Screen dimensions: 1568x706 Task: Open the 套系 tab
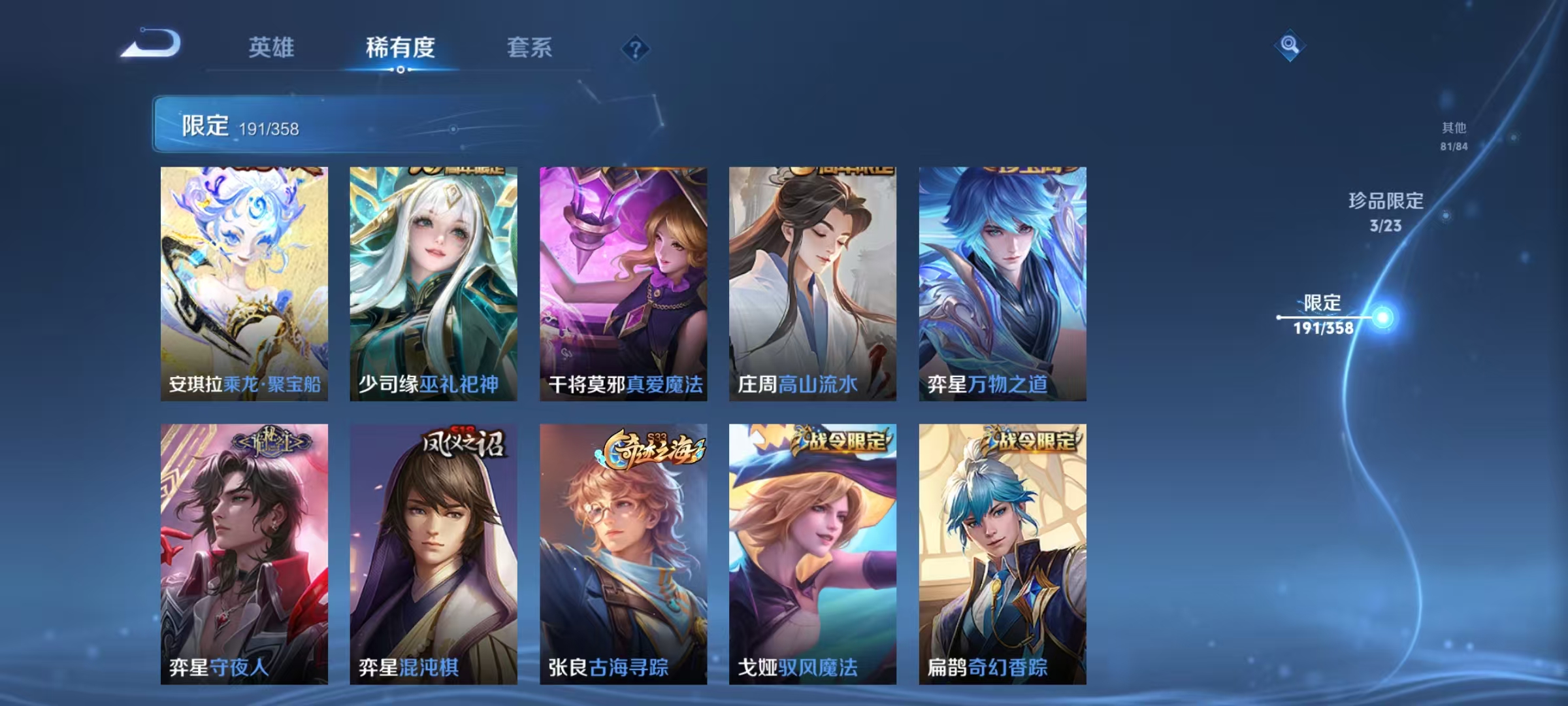[x=529, y=47]
